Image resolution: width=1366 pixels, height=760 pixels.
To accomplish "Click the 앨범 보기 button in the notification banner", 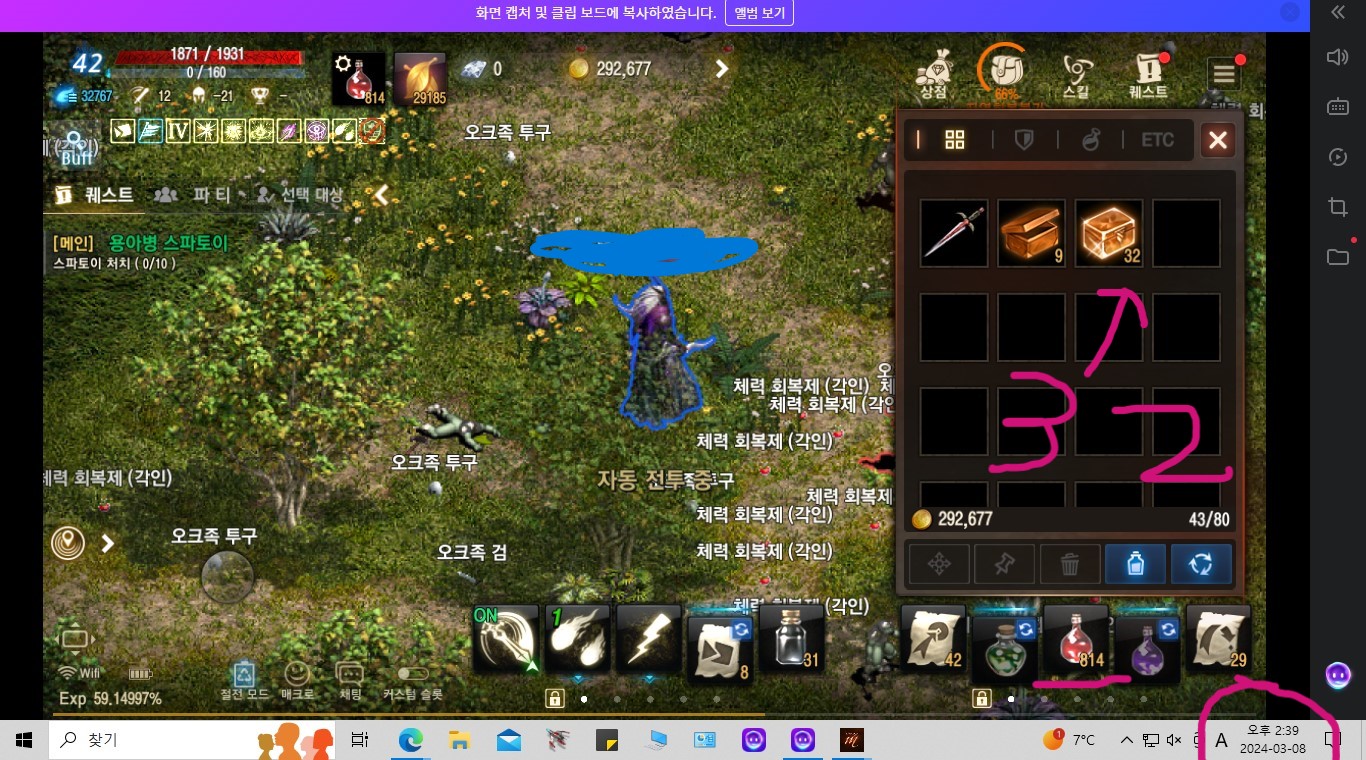I will point(759,13).
